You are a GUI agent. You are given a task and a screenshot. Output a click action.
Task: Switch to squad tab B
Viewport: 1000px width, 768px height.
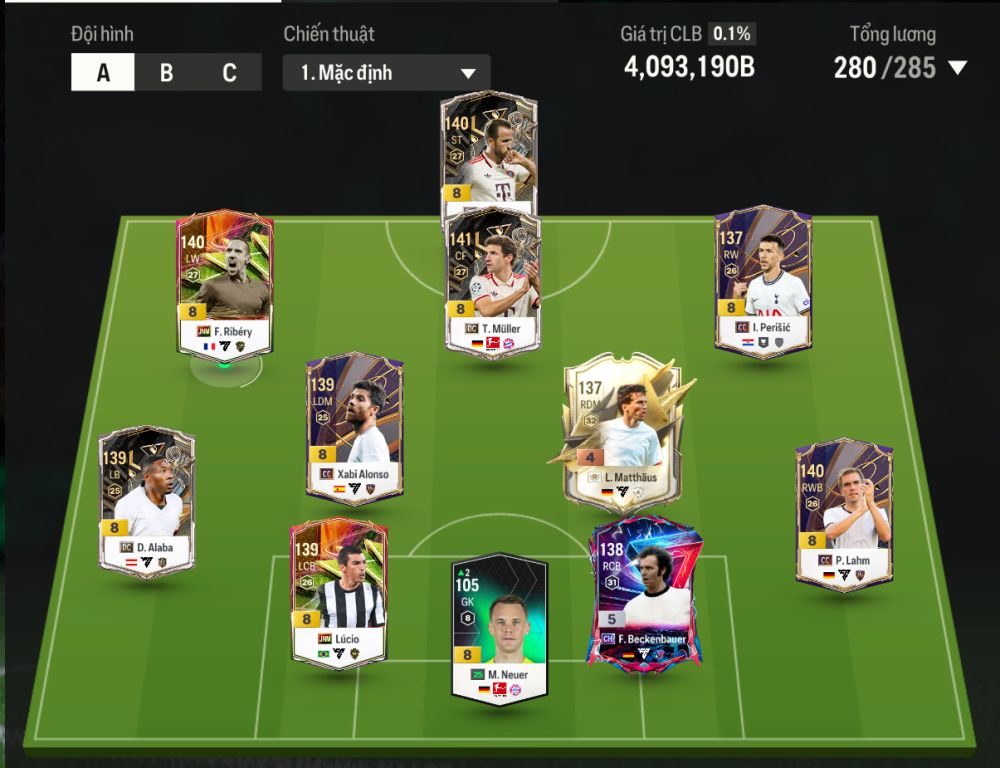point(166,73)
